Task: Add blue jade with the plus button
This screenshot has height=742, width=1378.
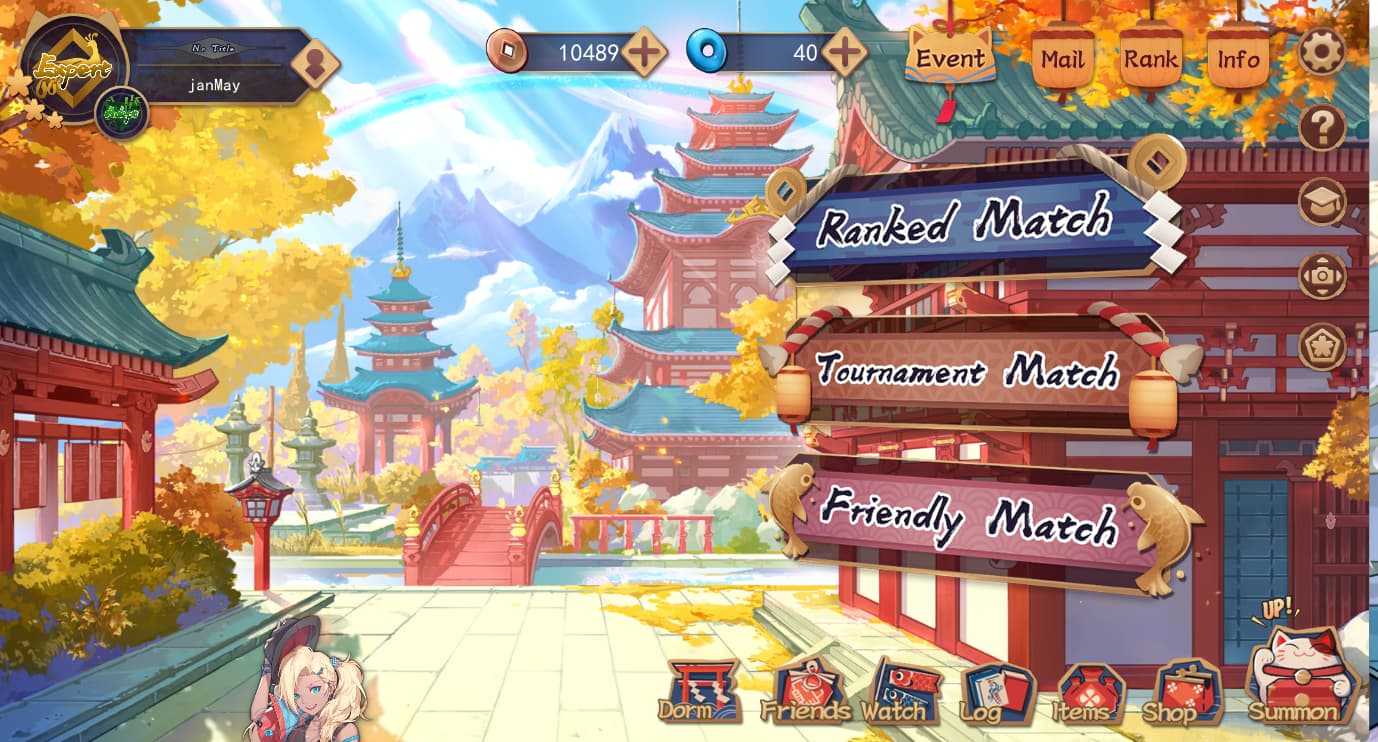Action: tap(845, 52)
